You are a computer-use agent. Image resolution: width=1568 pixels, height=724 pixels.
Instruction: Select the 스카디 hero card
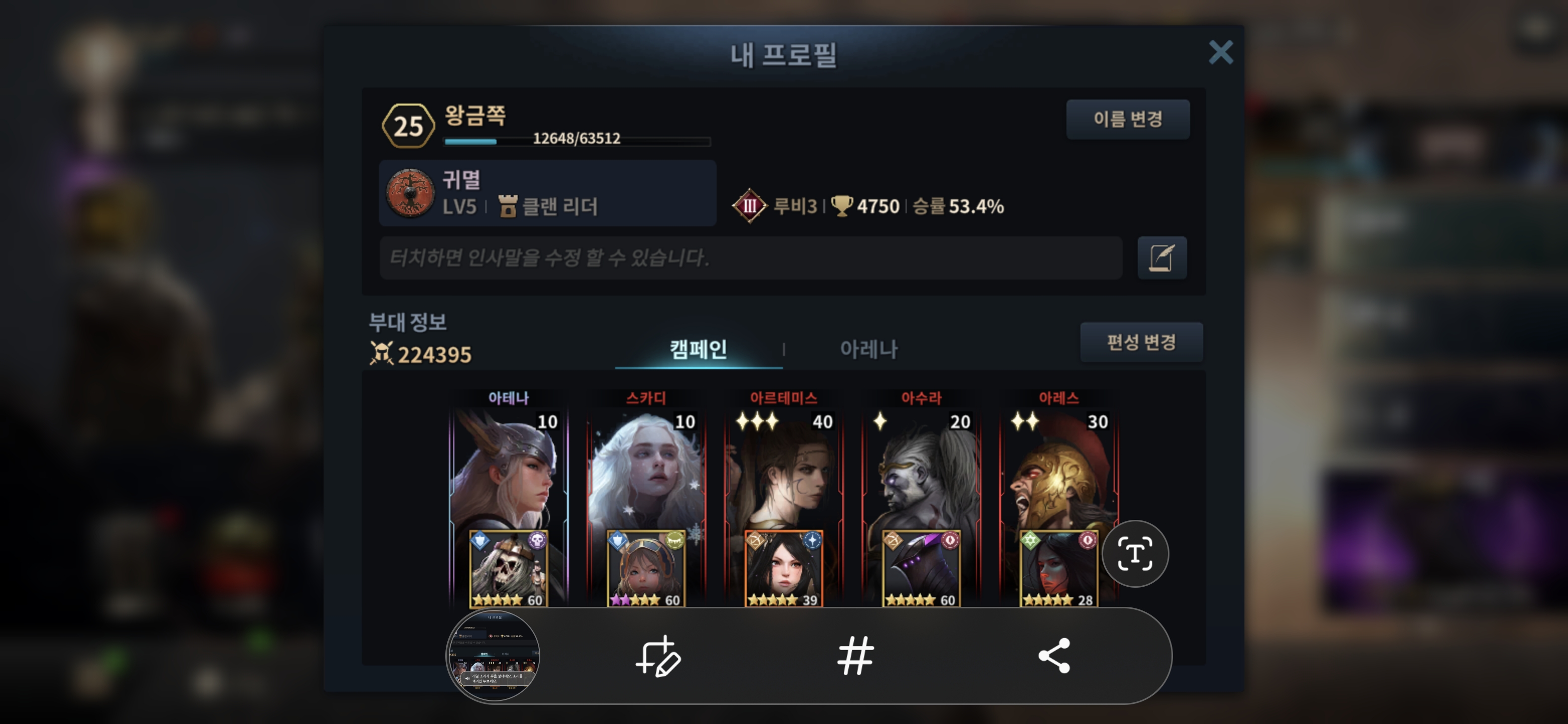coord(646,475)
